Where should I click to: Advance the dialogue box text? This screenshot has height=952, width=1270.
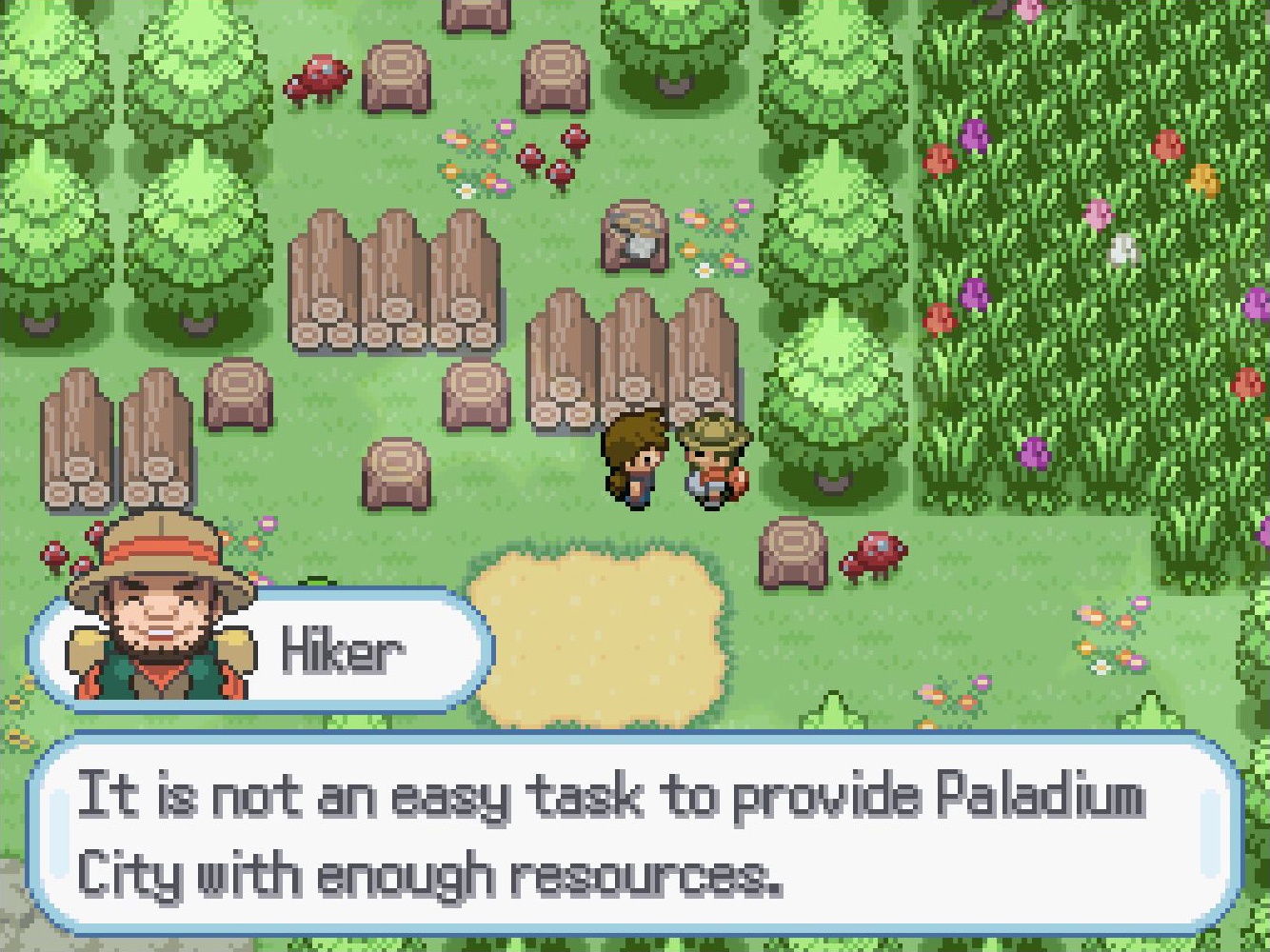pos(628,838)
